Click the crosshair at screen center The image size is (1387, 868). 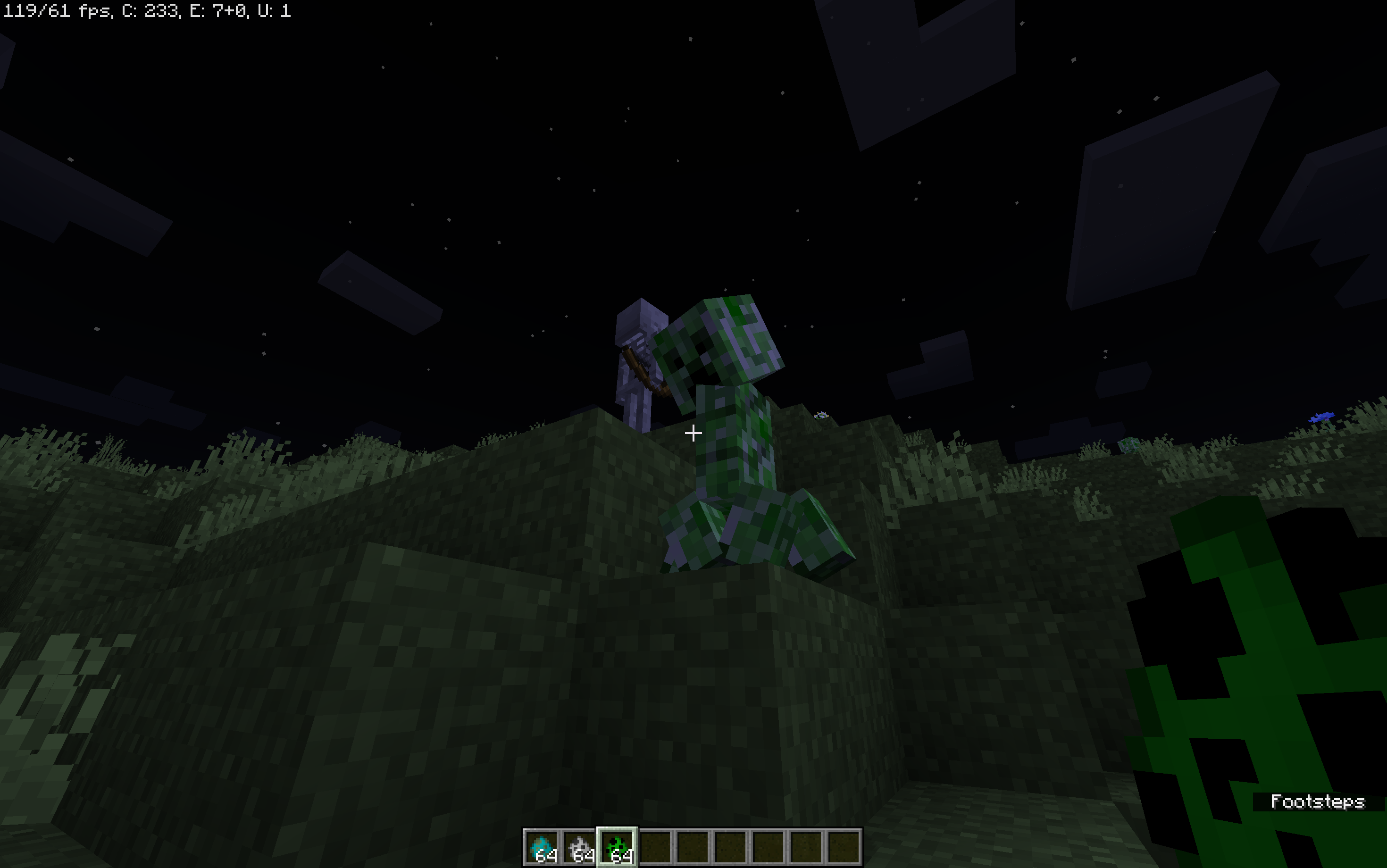pyautogui.click(x=693, y=434)
